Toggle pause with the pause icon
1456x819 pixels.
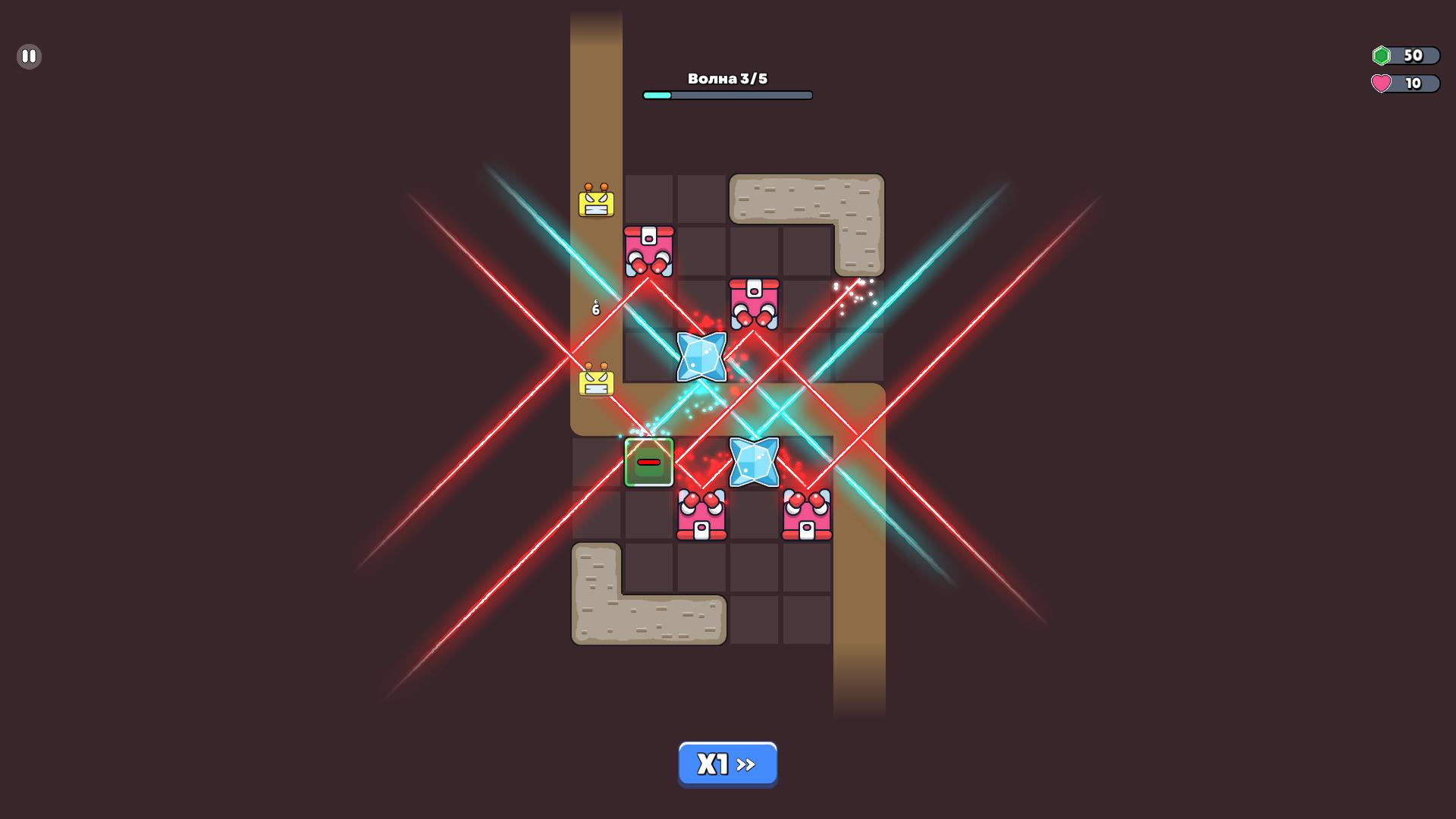pyautogui.click(x=29, y=56)
